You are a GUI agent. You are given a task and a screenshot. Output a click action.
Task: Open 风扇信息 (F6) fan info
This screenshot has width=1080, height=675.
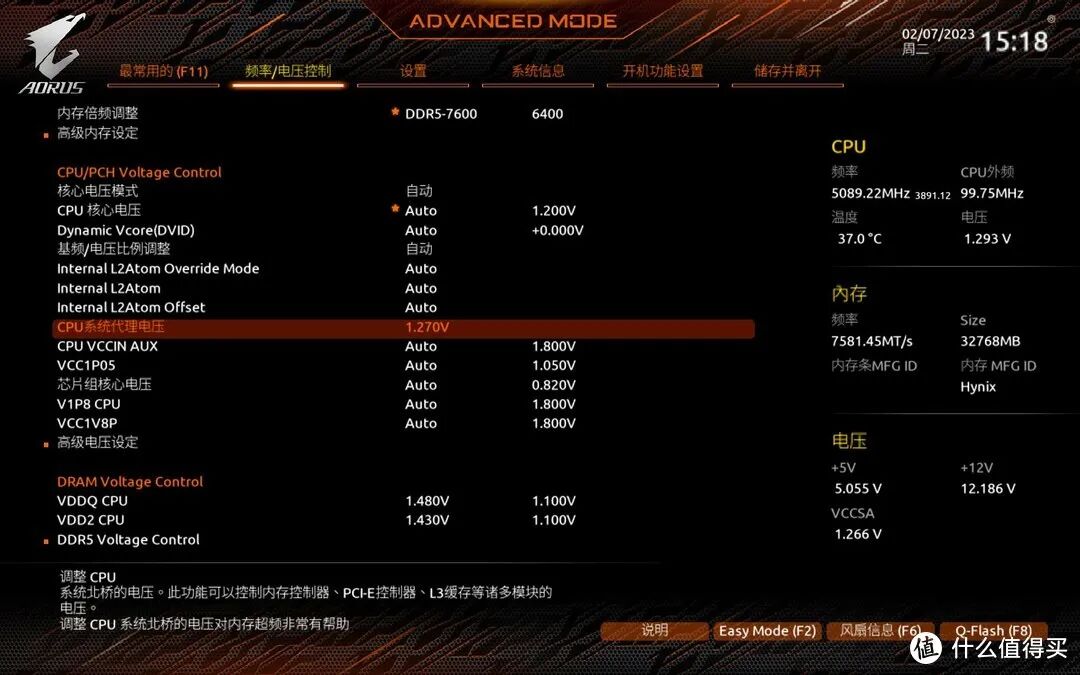880,631
